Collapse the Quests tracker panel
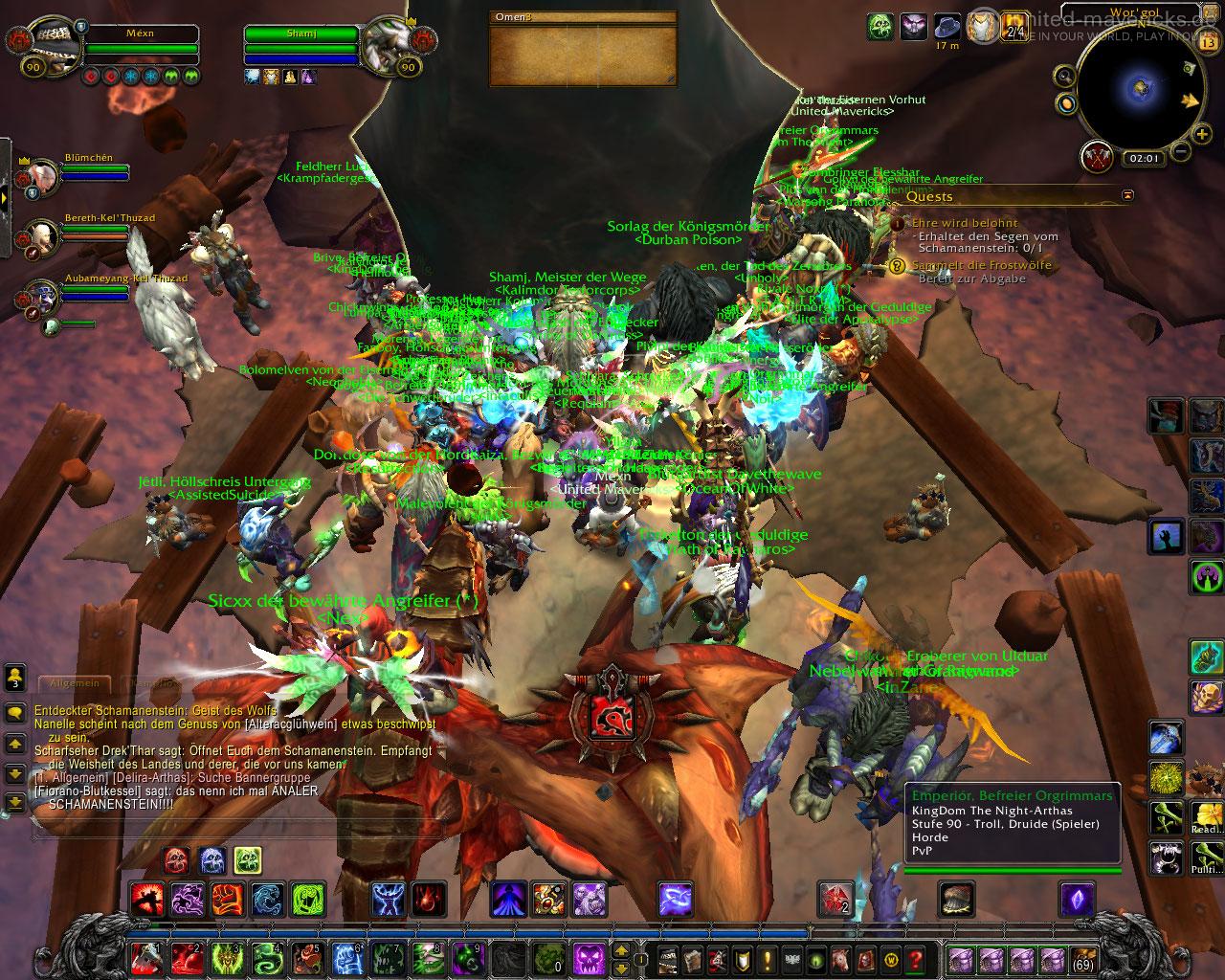The image size is (1225, 980). click(x=1127, y=195)
